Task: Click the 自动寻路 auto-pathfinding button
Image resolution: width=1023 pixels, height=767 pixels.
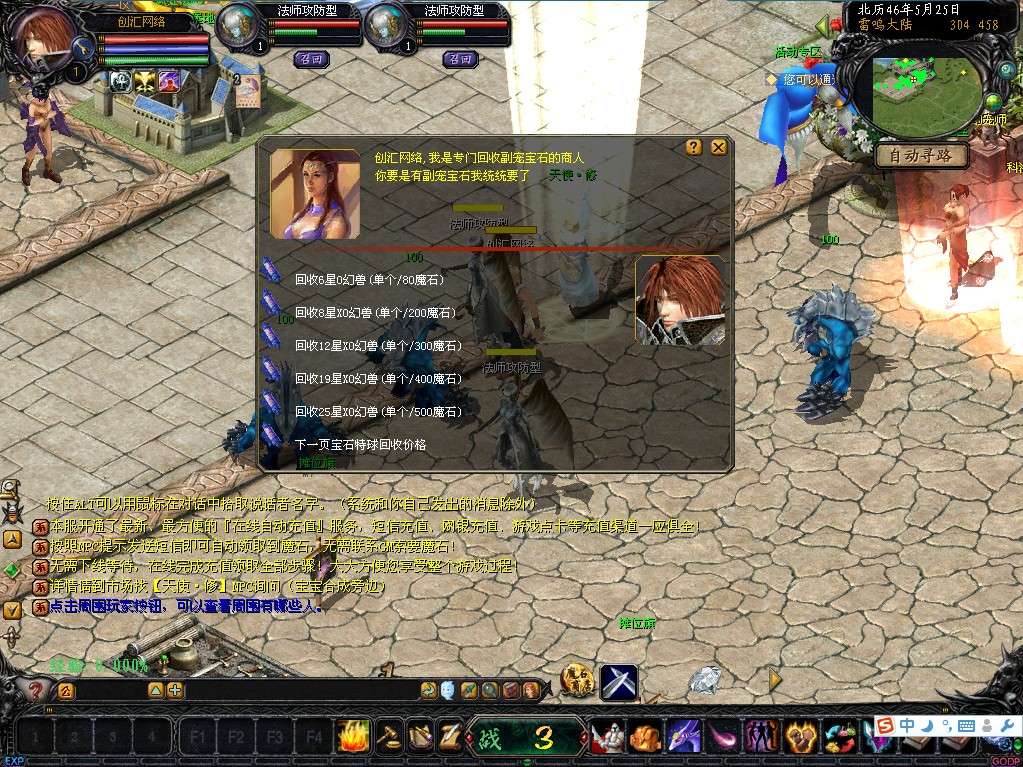Action: pos(921,156)
